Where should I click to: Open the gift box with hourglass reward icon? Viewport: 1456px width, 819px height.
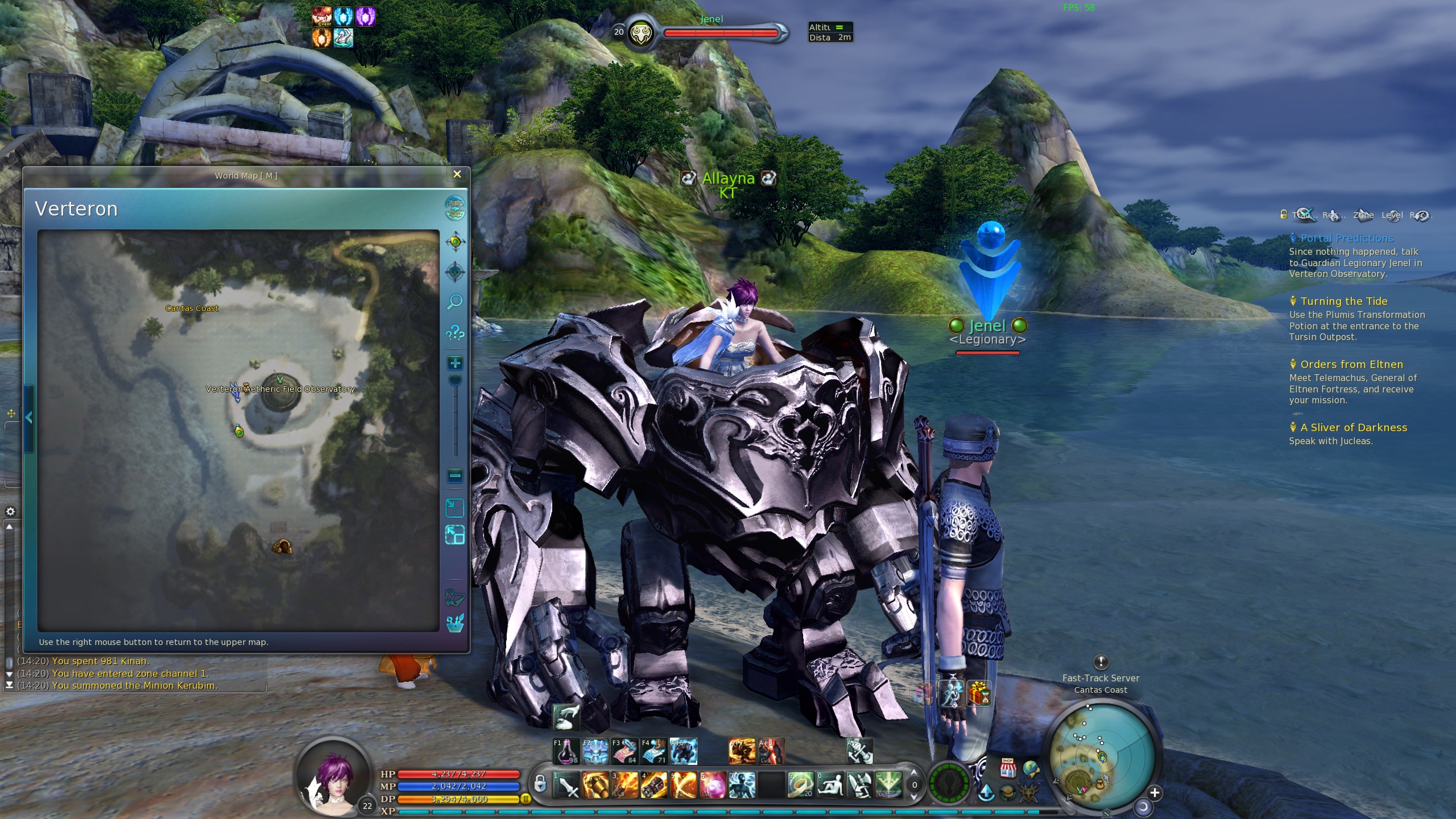(979, 694)
